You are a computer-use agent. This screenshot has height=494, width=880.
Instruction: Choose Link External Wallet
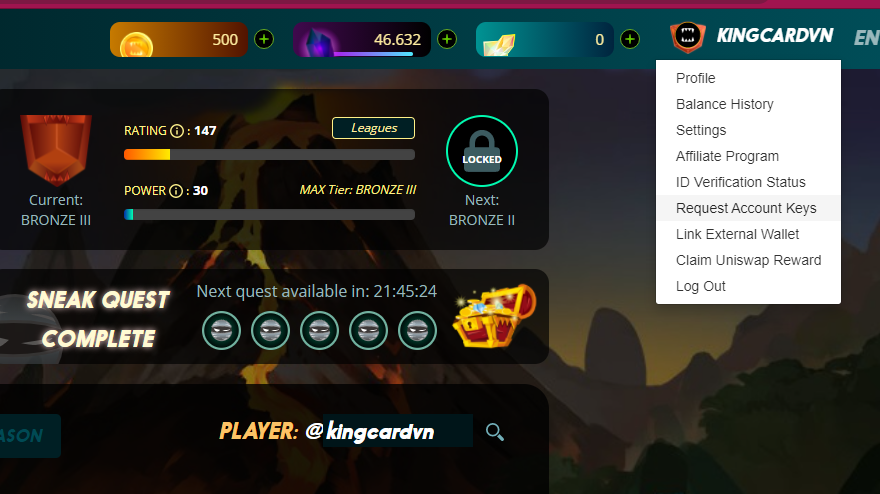(738, 234)
